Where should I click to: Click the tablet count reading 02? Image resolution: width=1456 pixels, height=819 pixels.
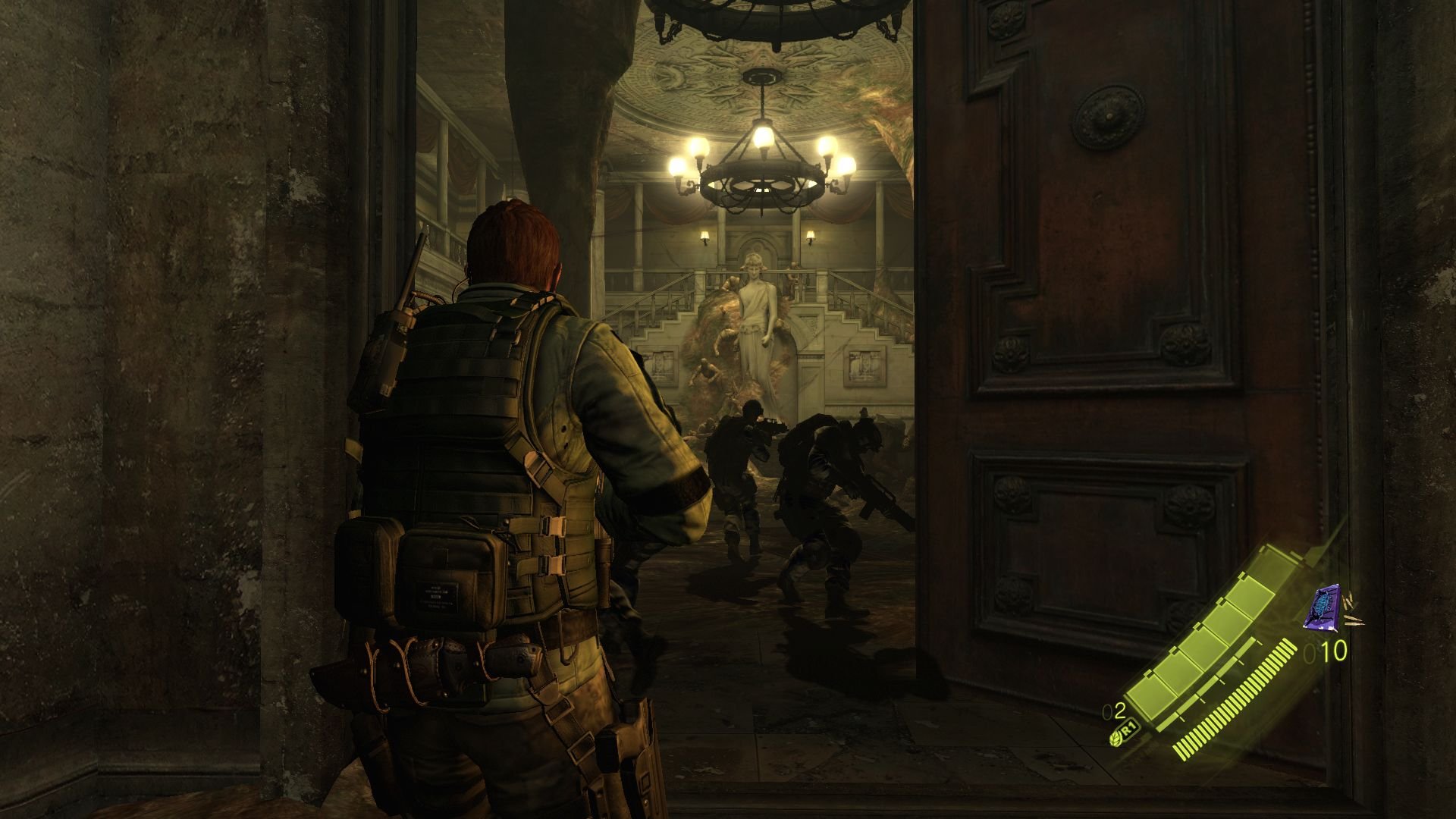[x=1114, y=711]
